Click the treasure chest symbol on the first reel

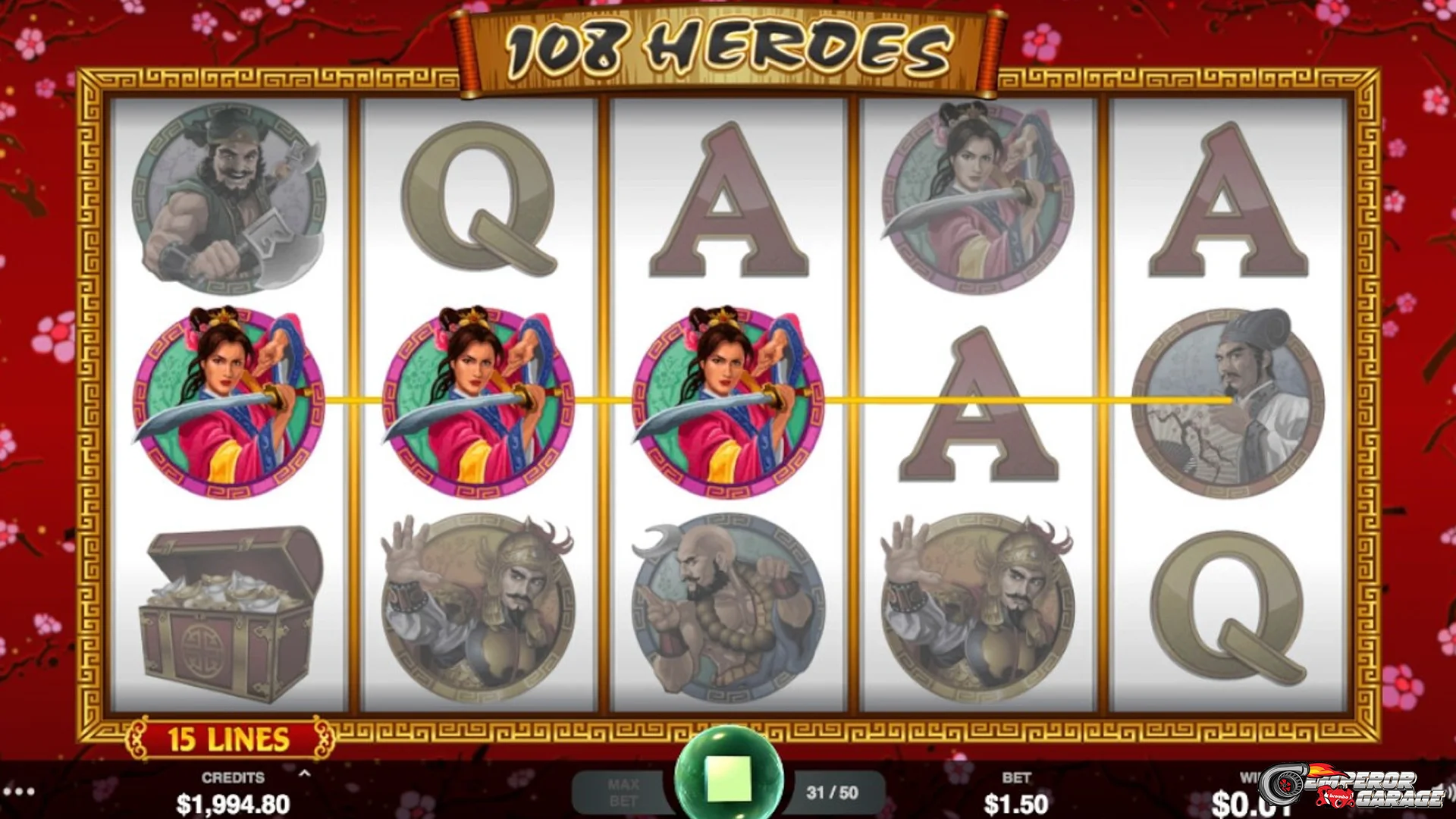point(227,610)
